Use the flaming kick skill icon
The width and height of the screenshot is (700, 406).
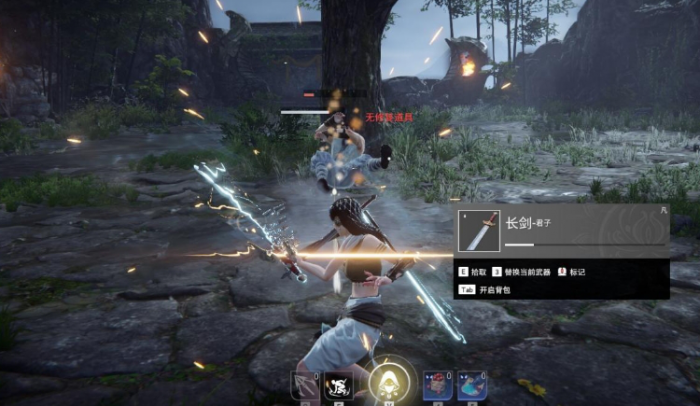point(338,385)
